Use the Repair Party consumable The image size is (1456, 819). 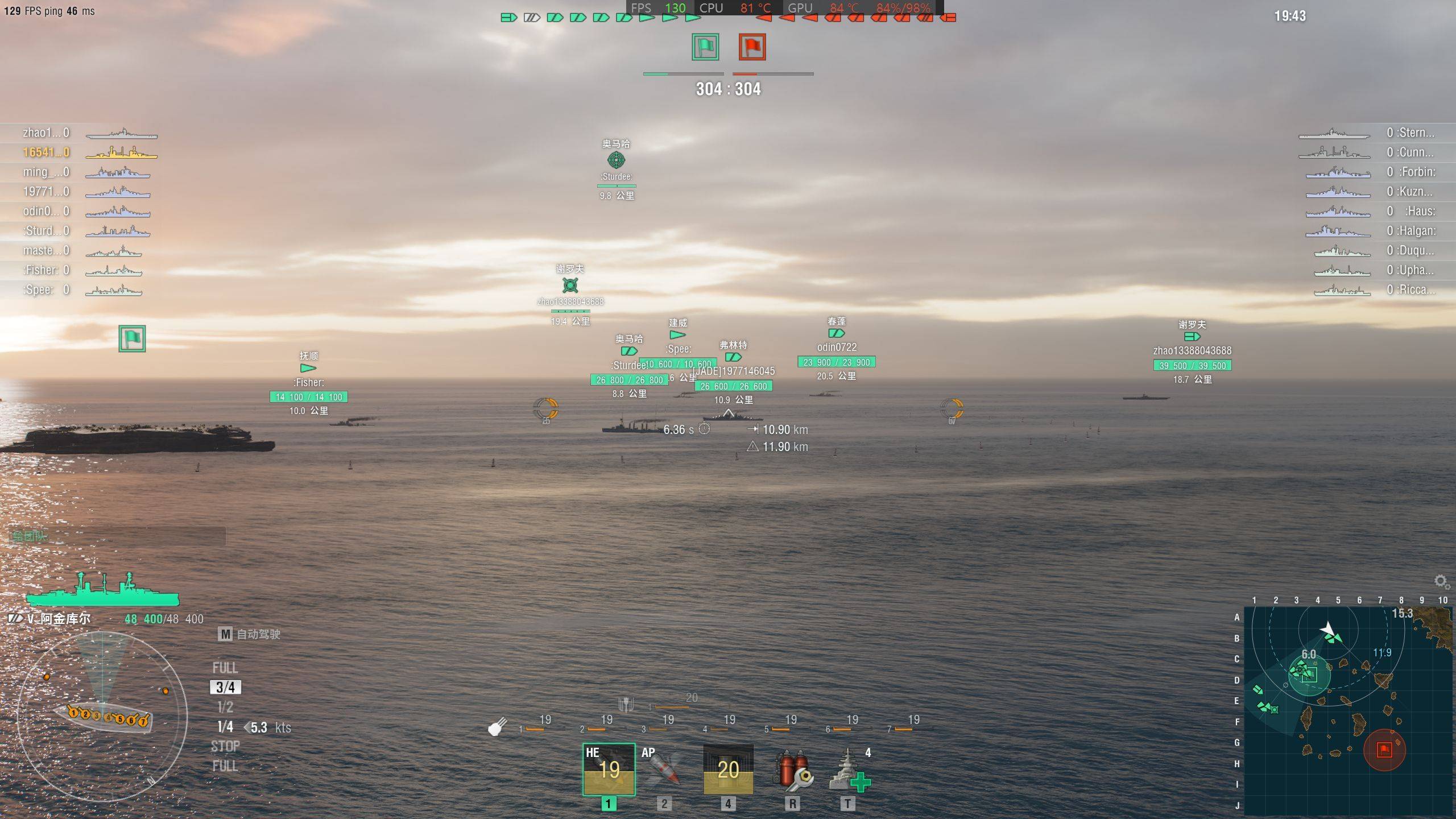pos(849,770)
